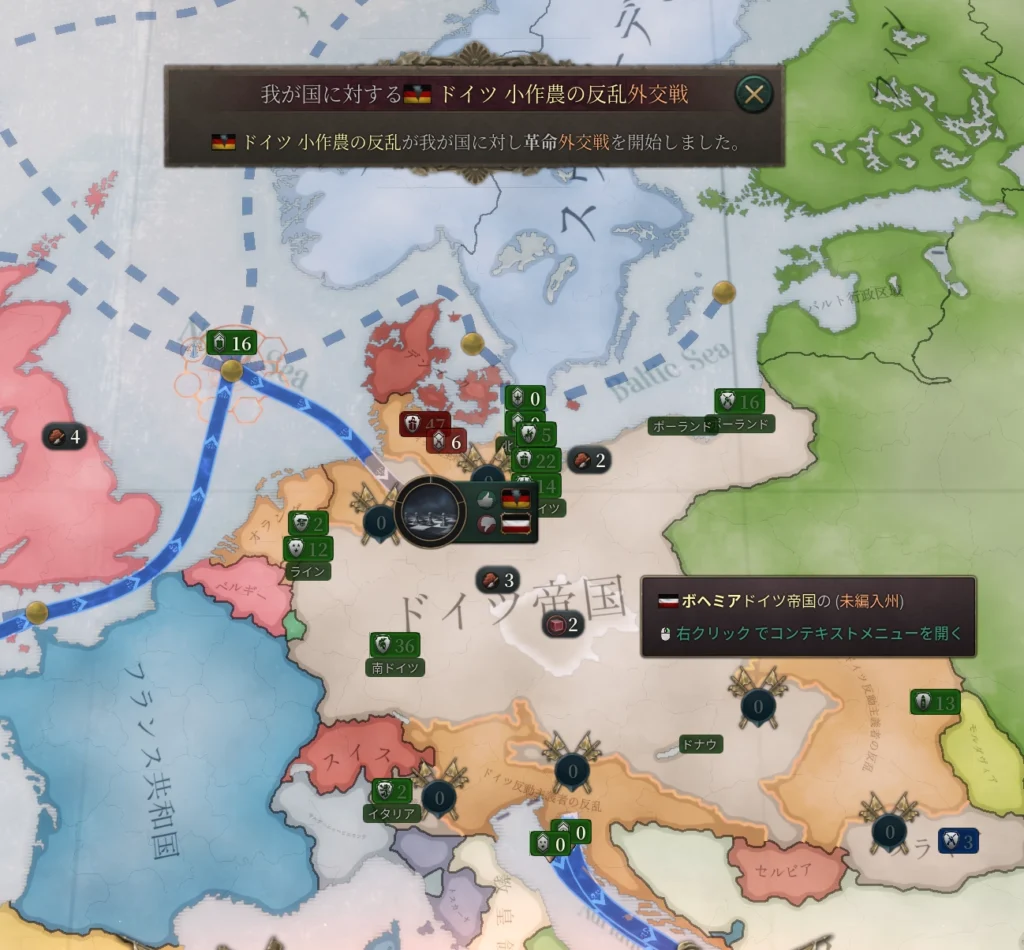1024x950 pixels.
Task: Click the German rebel flag in battle panel
Action: (515, 498)
